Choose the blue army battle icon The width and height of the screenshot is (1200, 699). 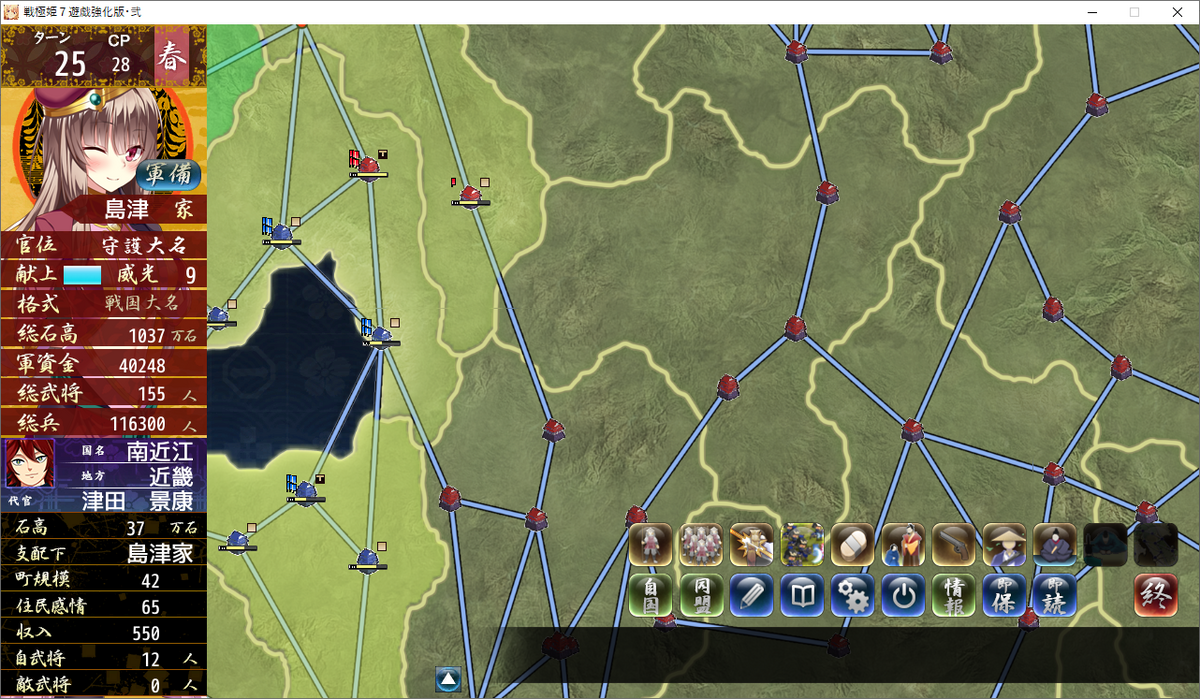click(x=802, y=545)
